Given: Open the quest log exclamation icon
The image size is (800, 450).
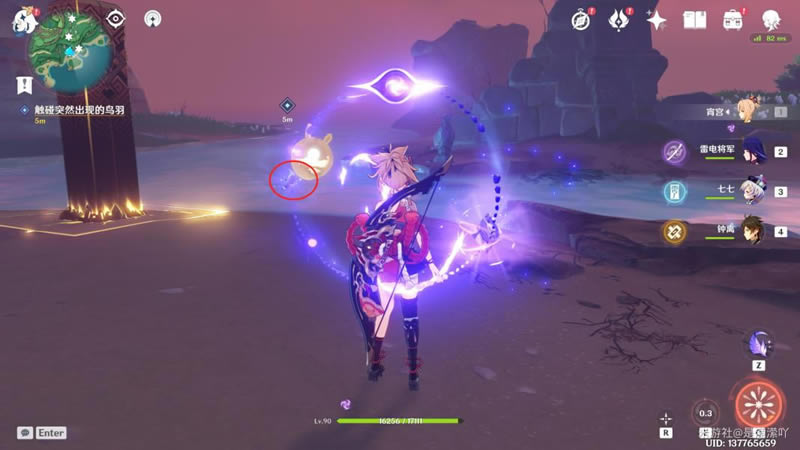Looking at the screenshot, I should (x=24, y=86).
